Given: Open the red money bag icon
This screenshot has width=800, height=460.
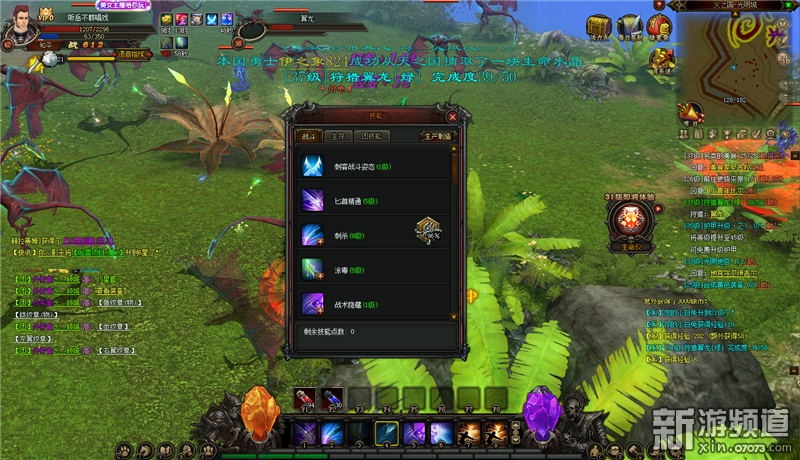Looking at the screenshot, I should [658, 25].
